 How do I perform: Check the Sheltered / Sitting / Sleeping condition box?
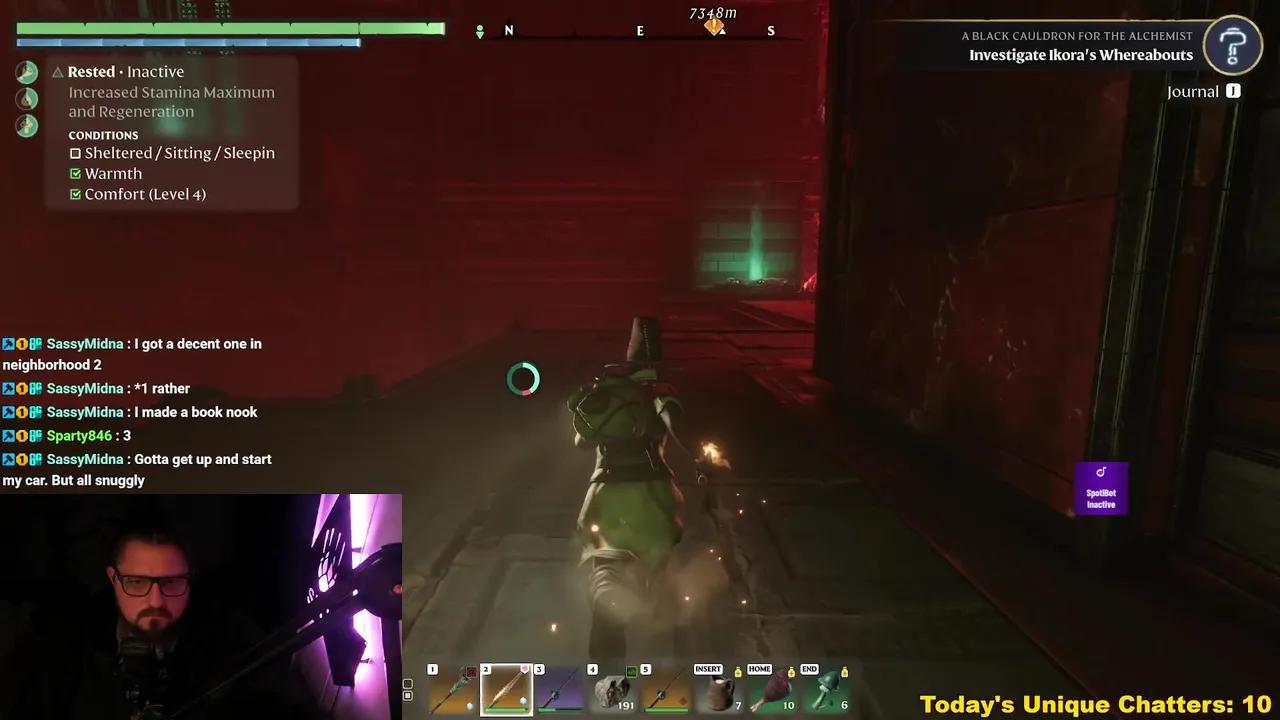point(75,153)
